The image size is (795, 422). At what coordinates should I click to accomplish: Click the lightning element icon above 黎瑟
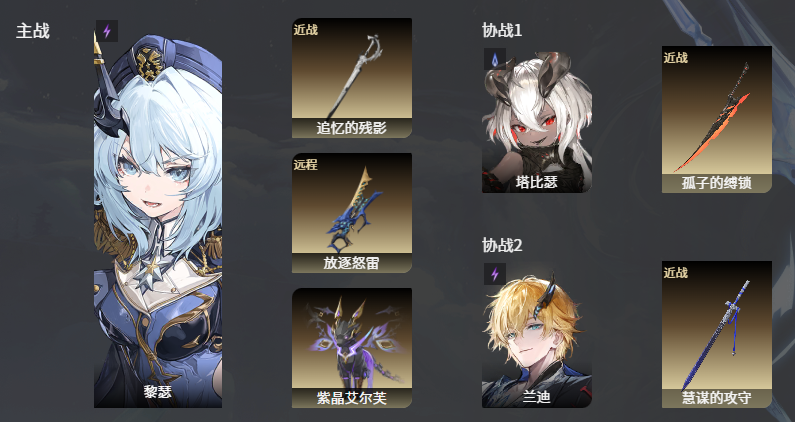pyautogui.click(x=107, y=31)
